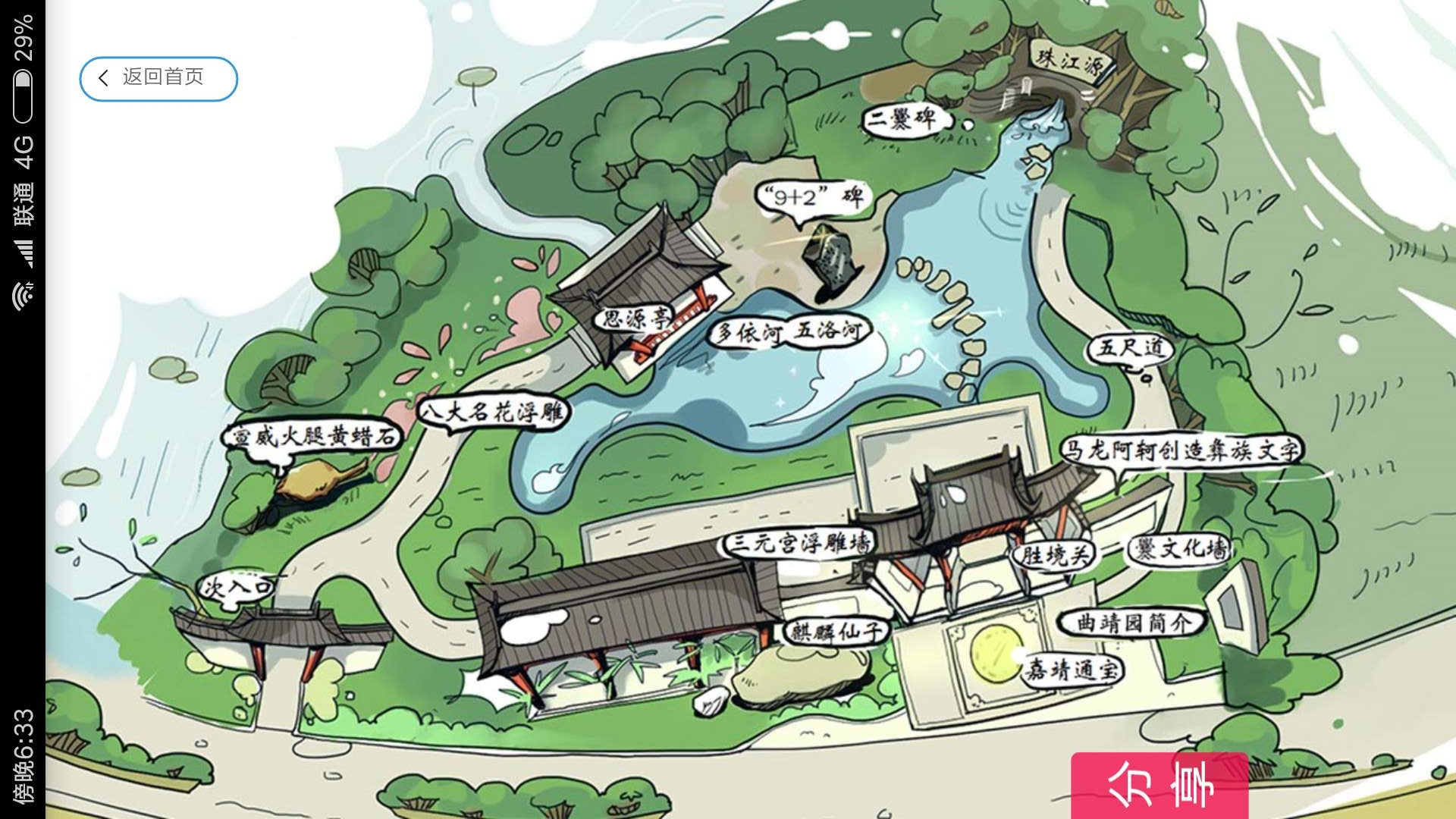1456x819 pixels.
Task: Open the 次入口 entrance label
Action: click(237, 586)
